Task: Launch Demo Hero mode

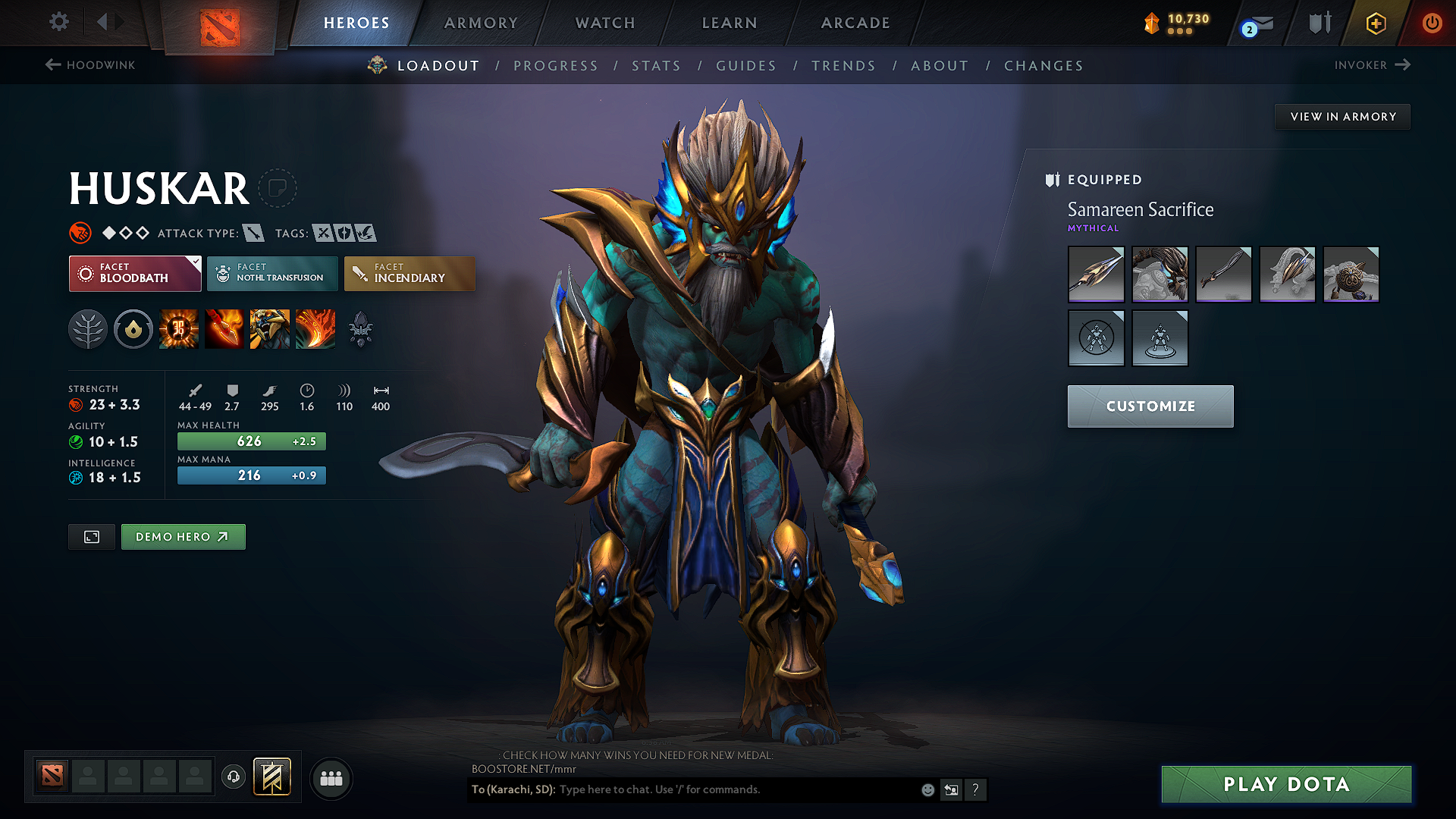Action: (183, 537)
